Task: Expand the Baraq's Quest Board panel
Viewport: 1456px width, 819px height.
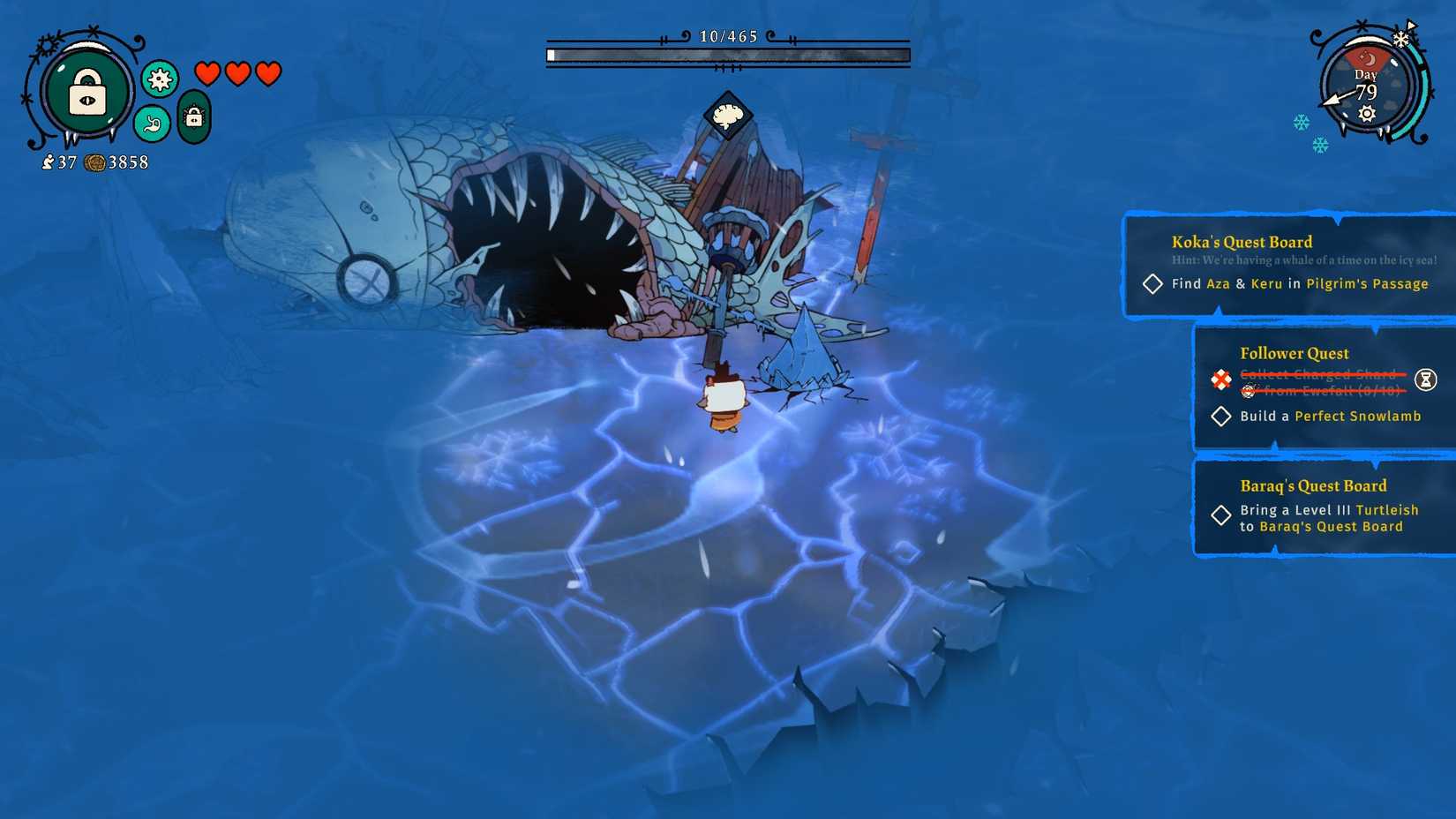Action: (x=1311, y=485)
